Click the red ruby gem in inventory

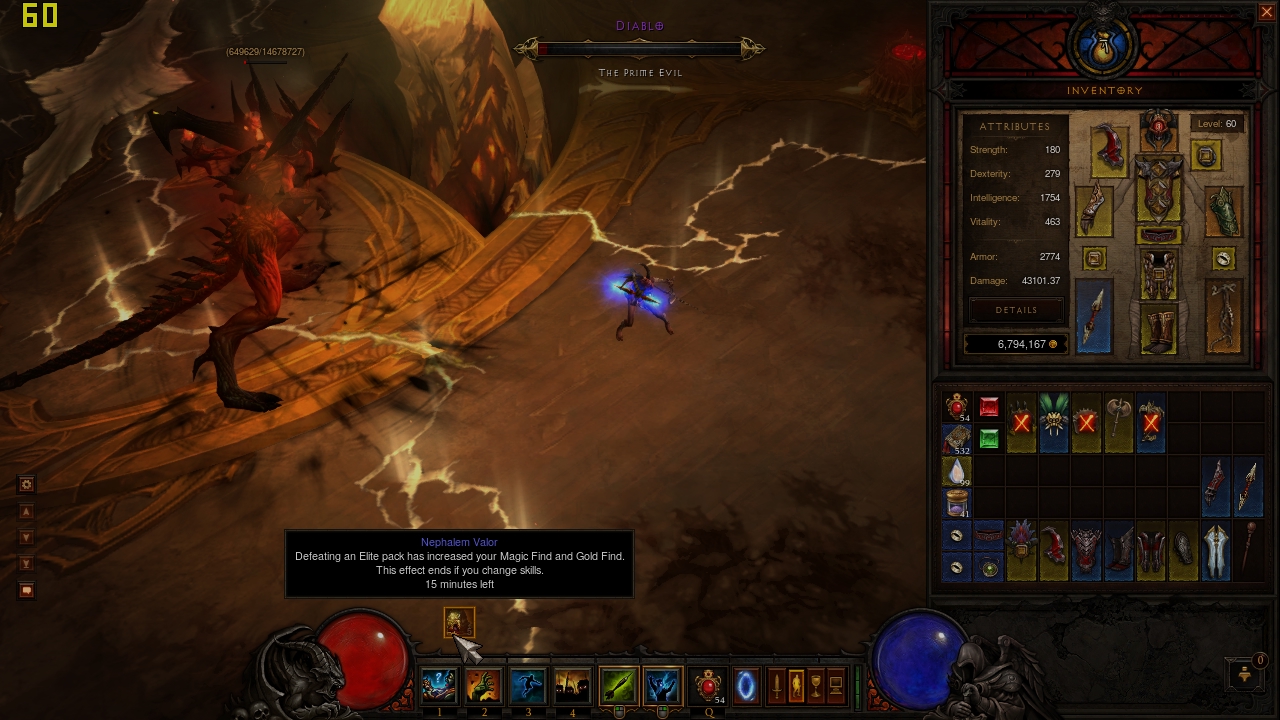(x=989, y=407)
